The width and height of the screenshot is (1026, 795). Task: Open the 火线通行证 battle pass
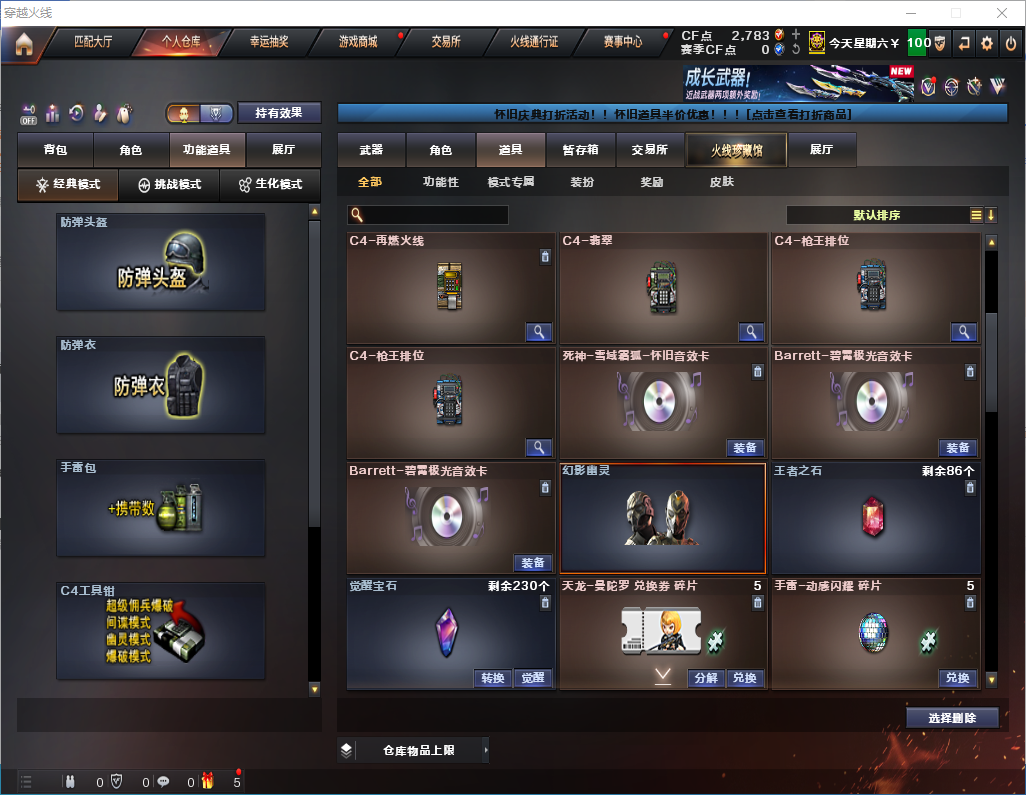click(x=534, y=42)
